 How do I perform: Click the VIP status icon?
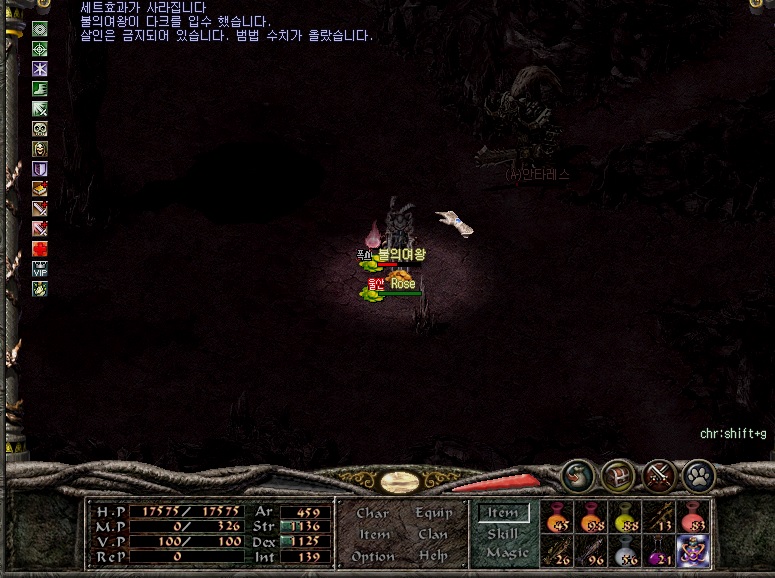point(40,268)
